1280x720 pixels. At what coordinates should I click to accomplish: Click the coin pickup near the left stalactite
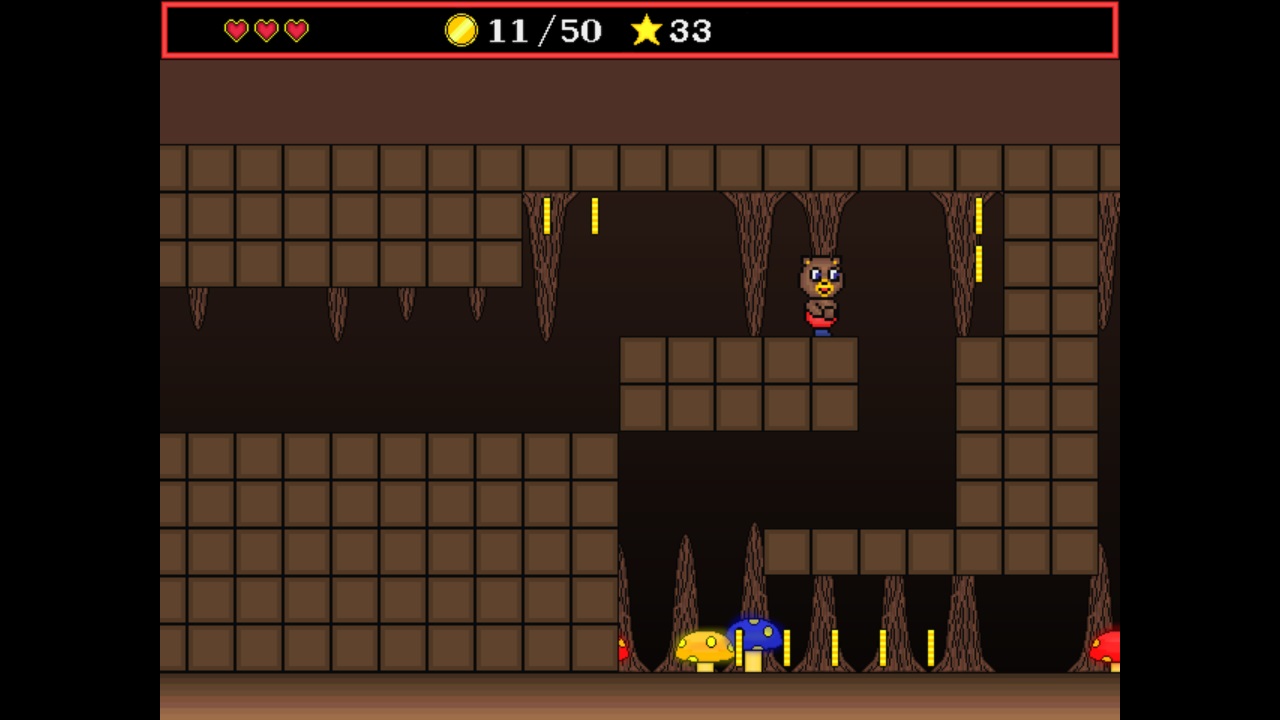pos(548,215)
